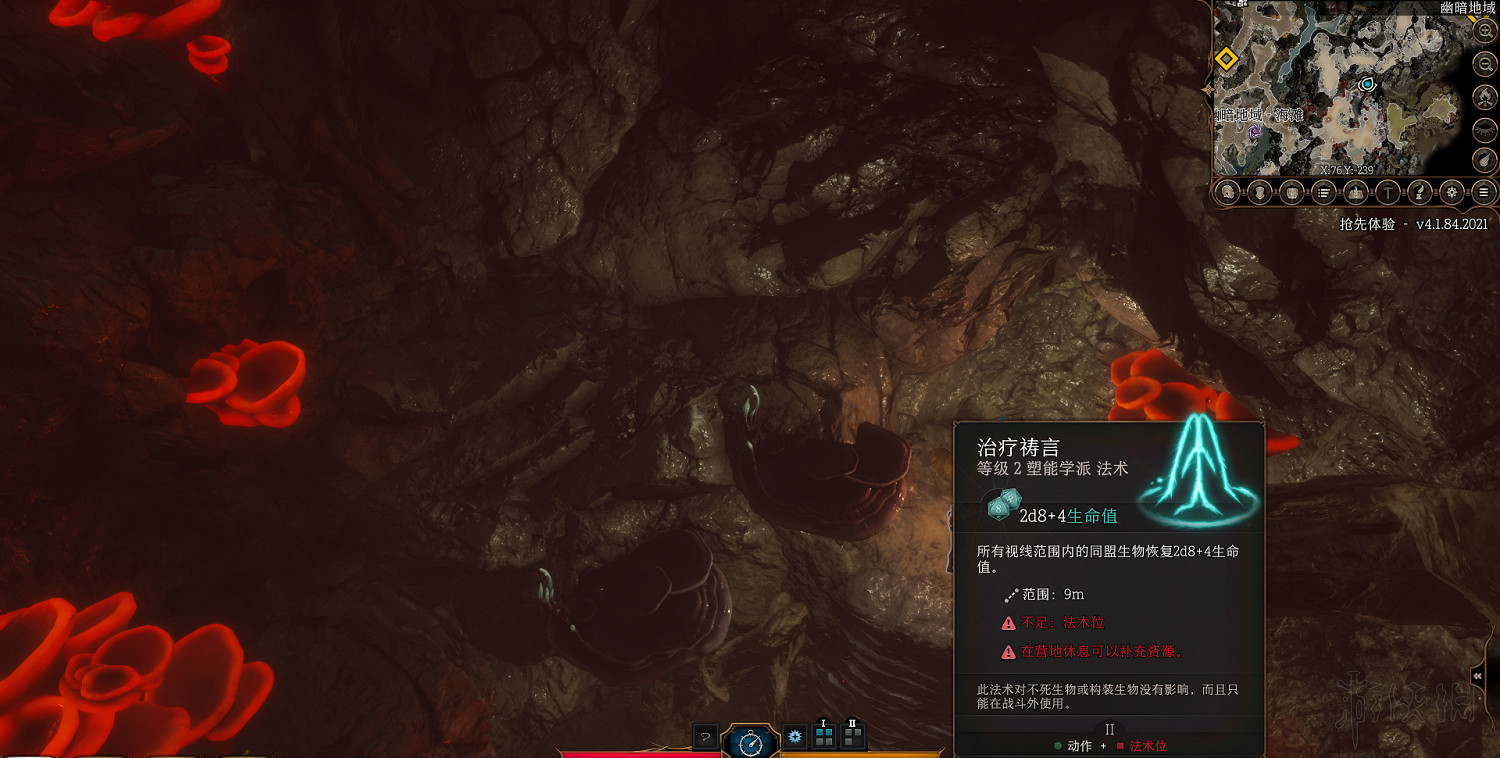This screenshot has width=1500, height=758.
Task: Open the character sheet helmet icon
Action: [x=1228, y=192]
